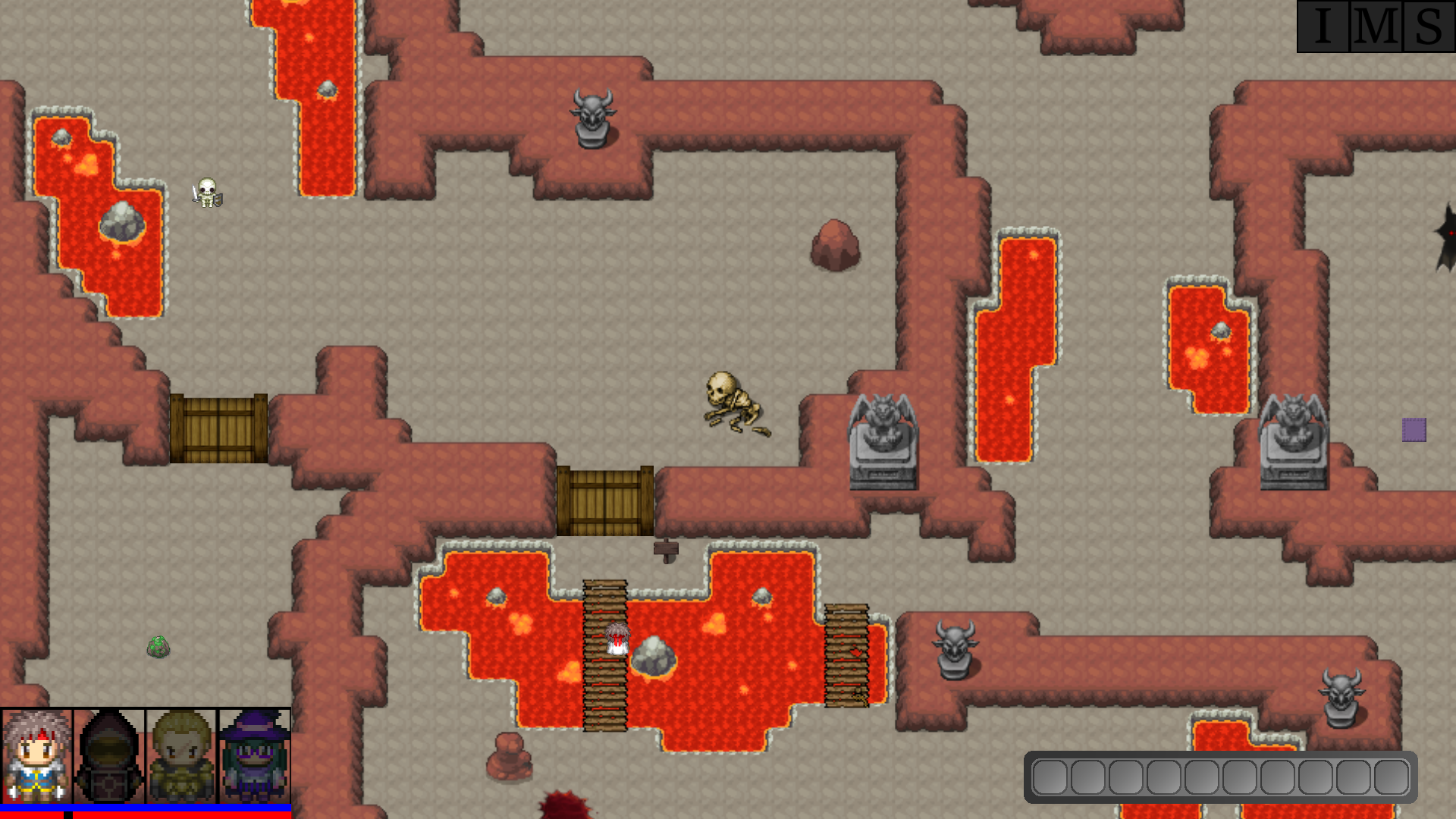Open the I menu button
The height and width of the screenshot is (819, 1456).
pyautogui.click(x=1323, y=27)
